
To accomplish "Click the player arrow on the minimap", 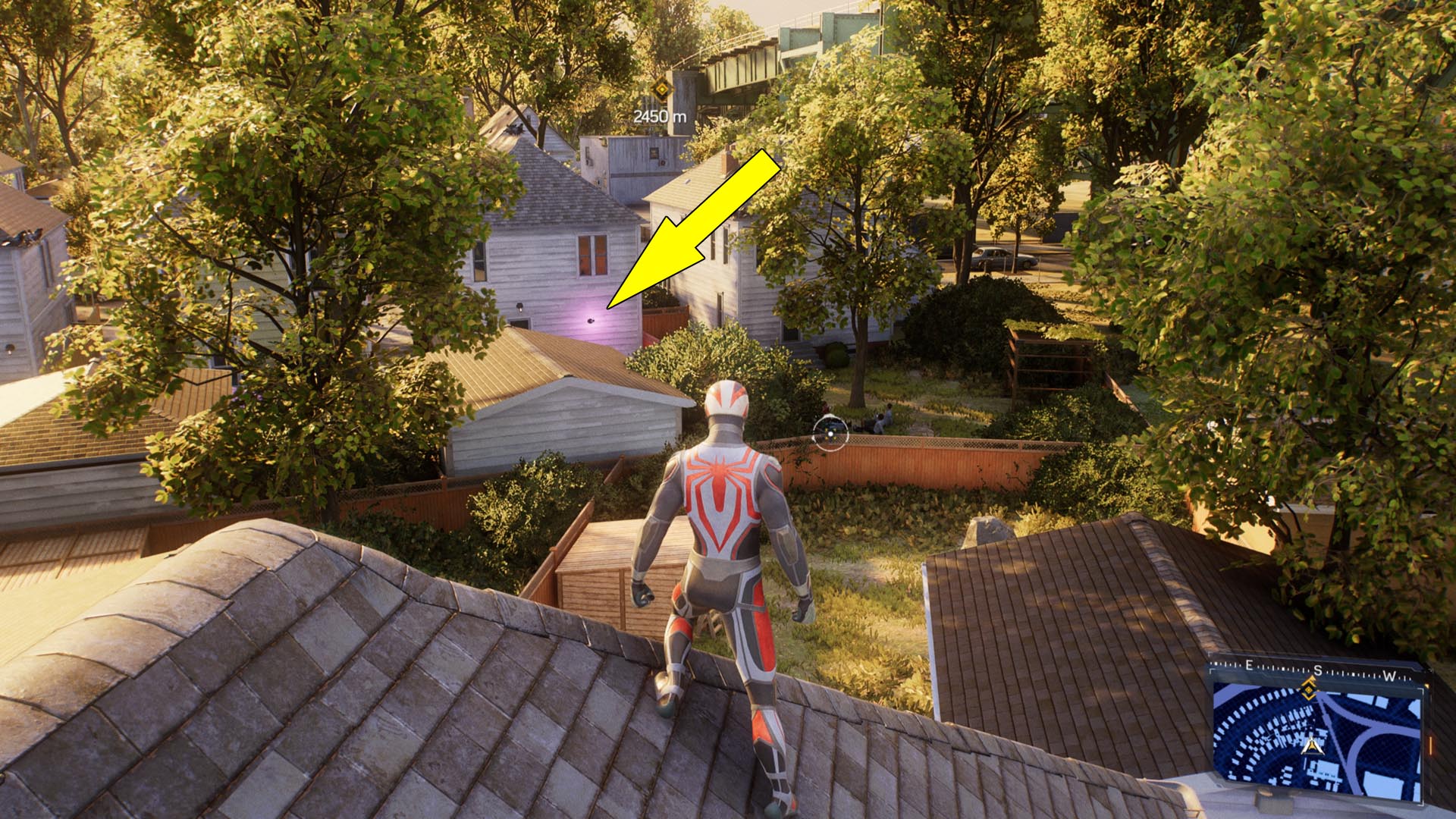I will [x=1312, y=747].
